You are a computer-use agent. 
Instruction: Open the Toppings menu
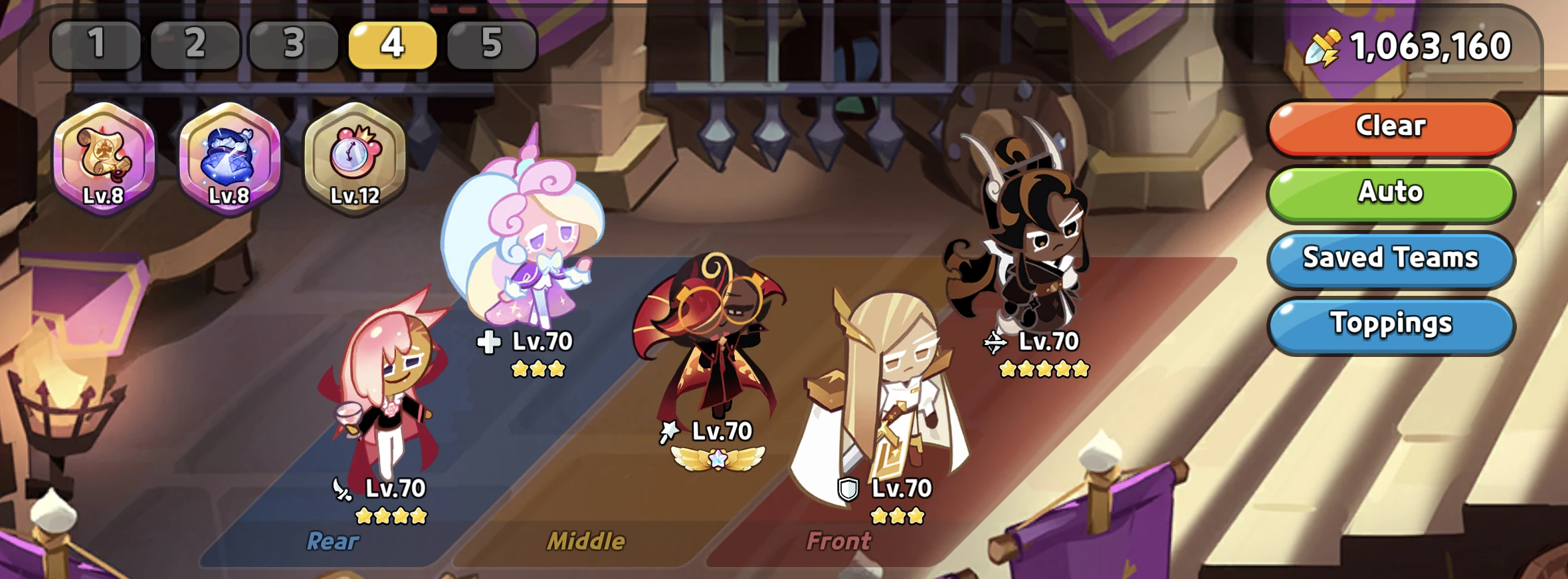coord(1391,324)
